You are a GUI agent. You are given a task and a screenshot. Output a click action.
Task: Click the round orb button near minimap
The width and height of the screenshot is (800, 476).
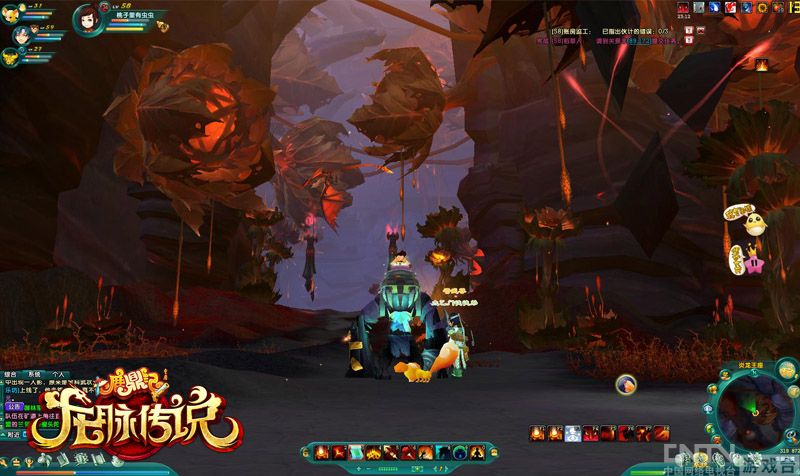[624, 382]
